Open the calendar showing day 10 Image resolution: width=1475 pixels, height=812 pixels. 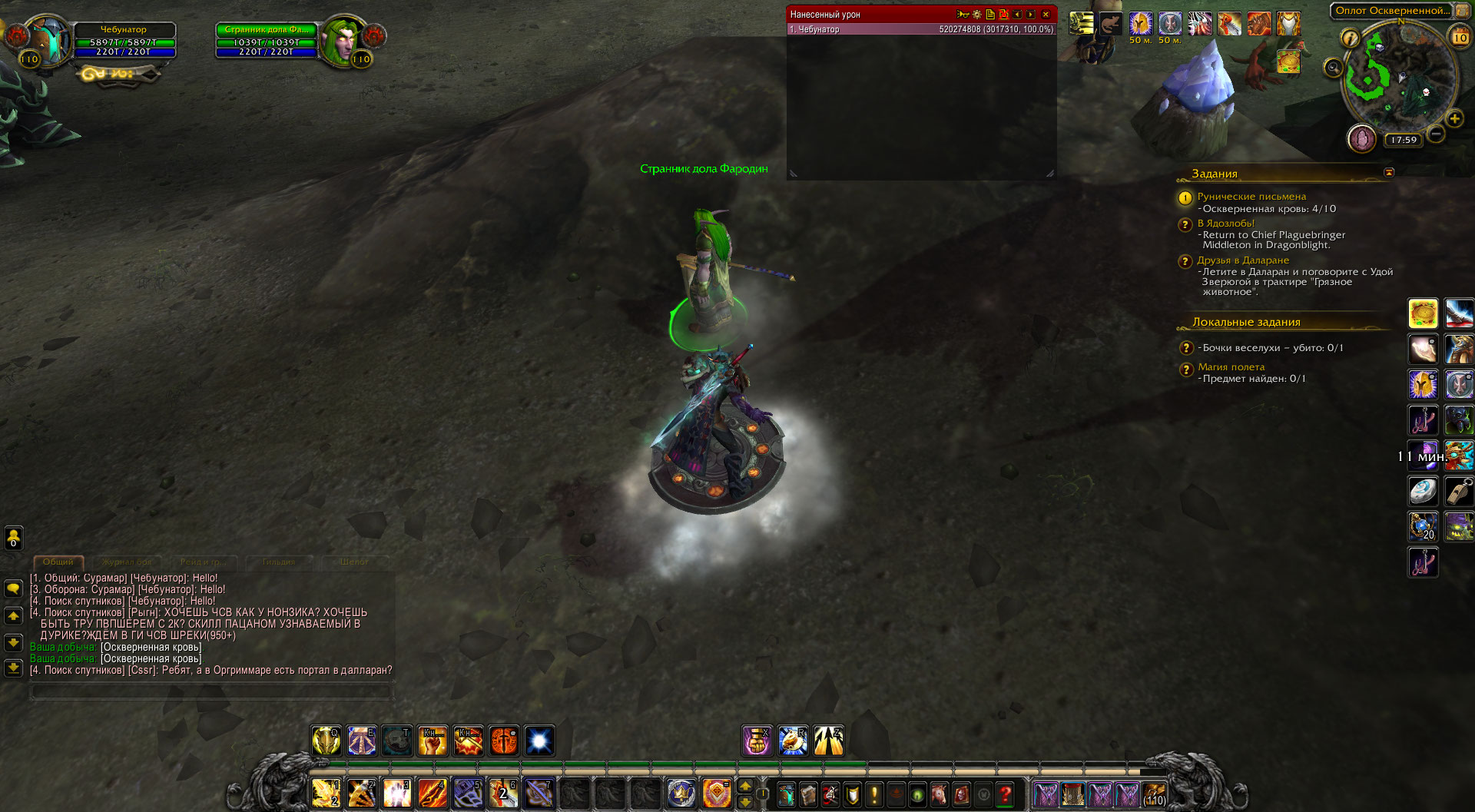[1460, 37]
